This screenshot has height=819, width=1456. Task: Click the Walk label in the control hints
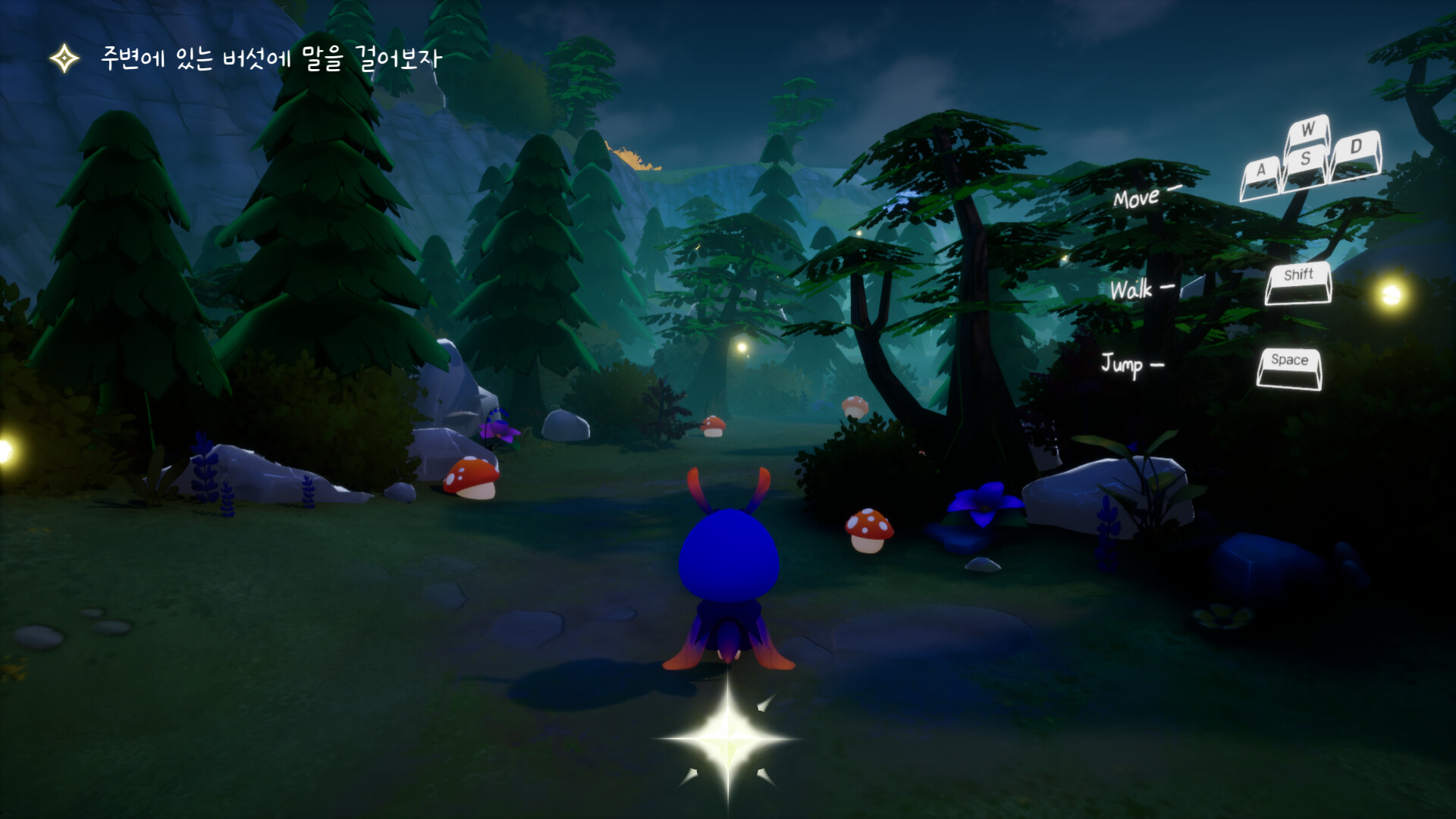(1134, 287)
